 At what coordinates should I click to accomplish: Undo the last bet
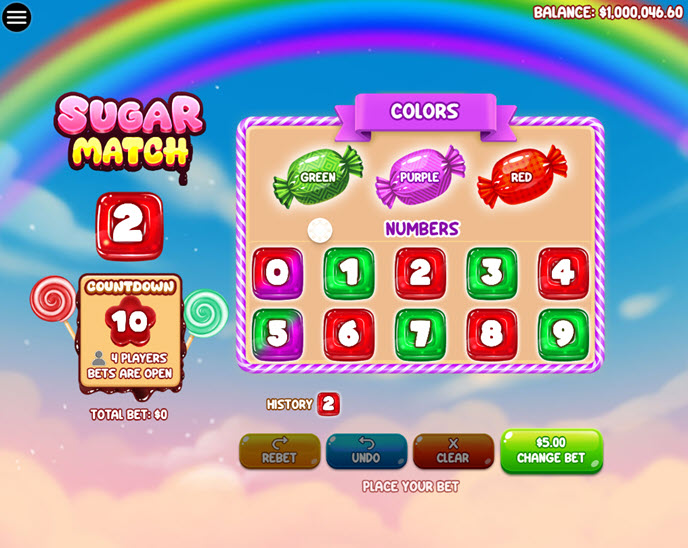pyautogui.click(x=366, y=451)
